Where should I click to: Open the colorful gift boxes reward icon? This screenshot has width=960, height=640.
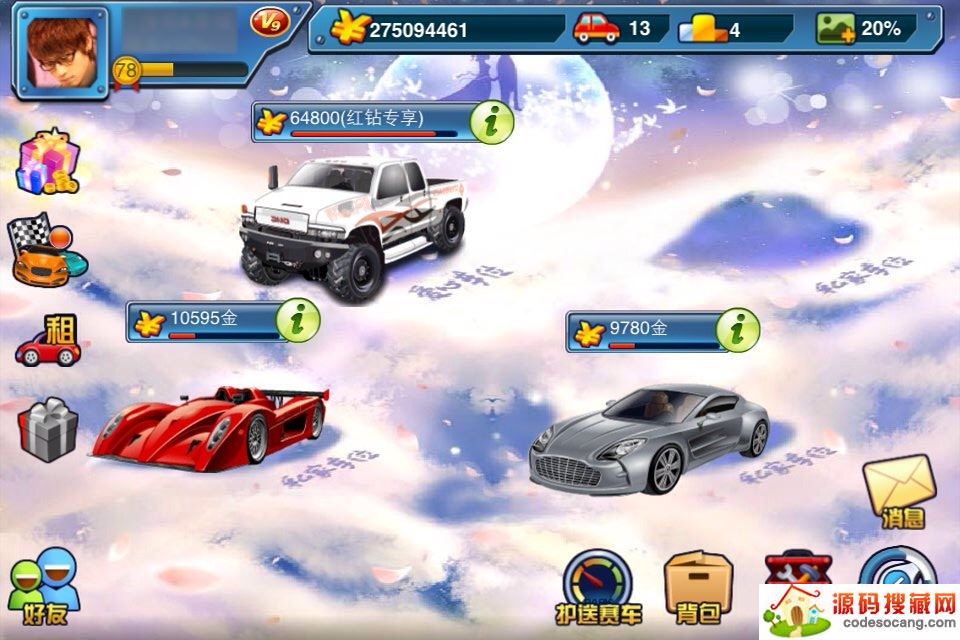pos(47,163)
